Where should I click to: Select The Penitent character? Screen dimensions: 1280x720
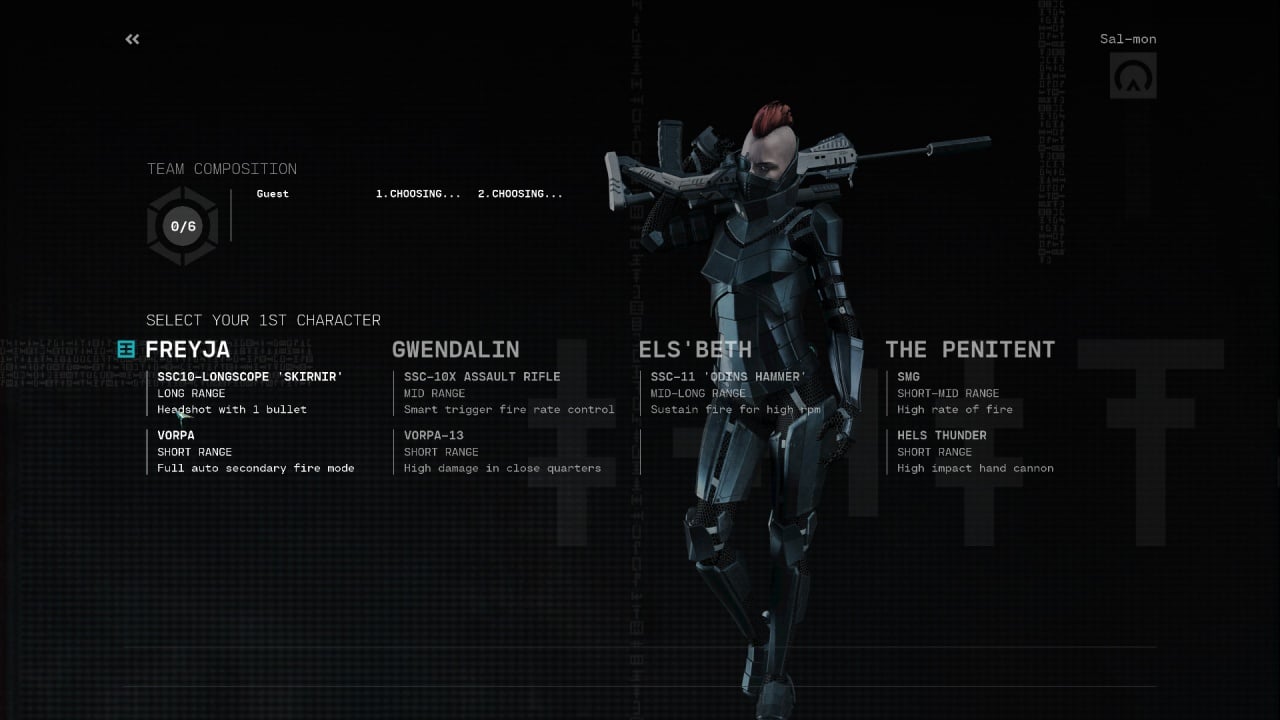(969, 349)
